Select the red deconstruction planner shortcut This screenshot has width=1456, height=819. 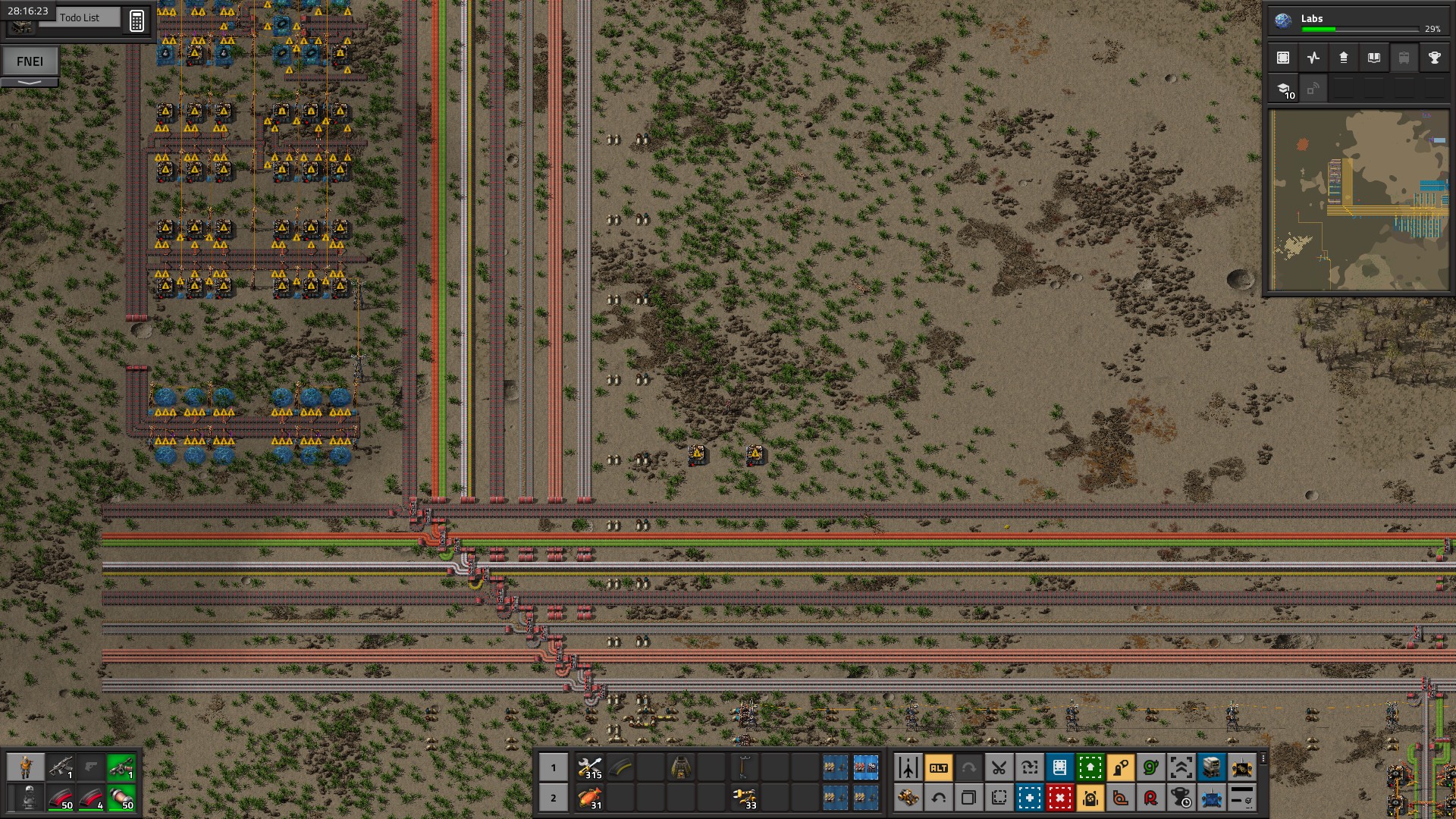(x=1059, y=798)
